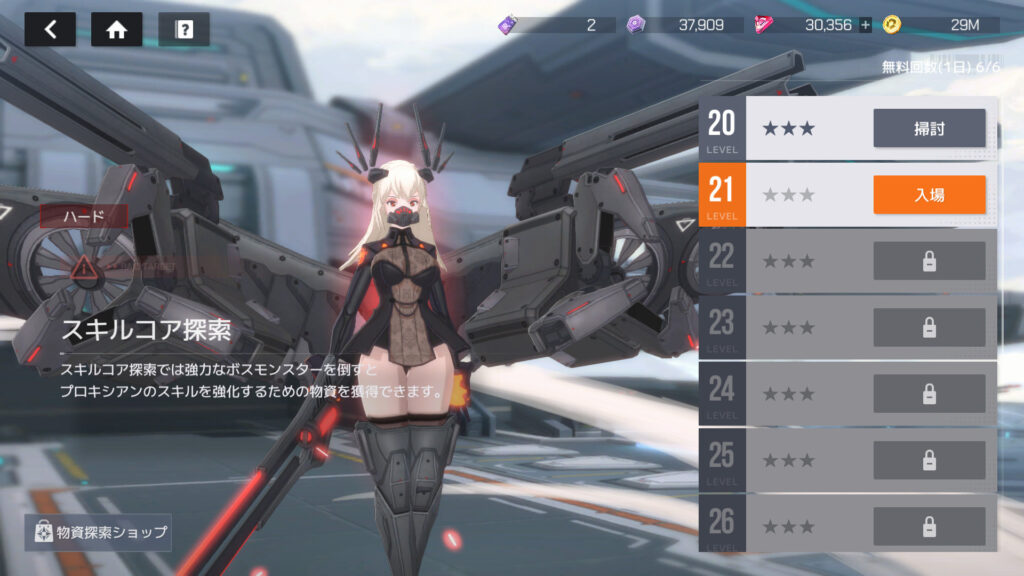Open the help guide book icon
Screen dimensions: 1024x576
pos(184,29)
